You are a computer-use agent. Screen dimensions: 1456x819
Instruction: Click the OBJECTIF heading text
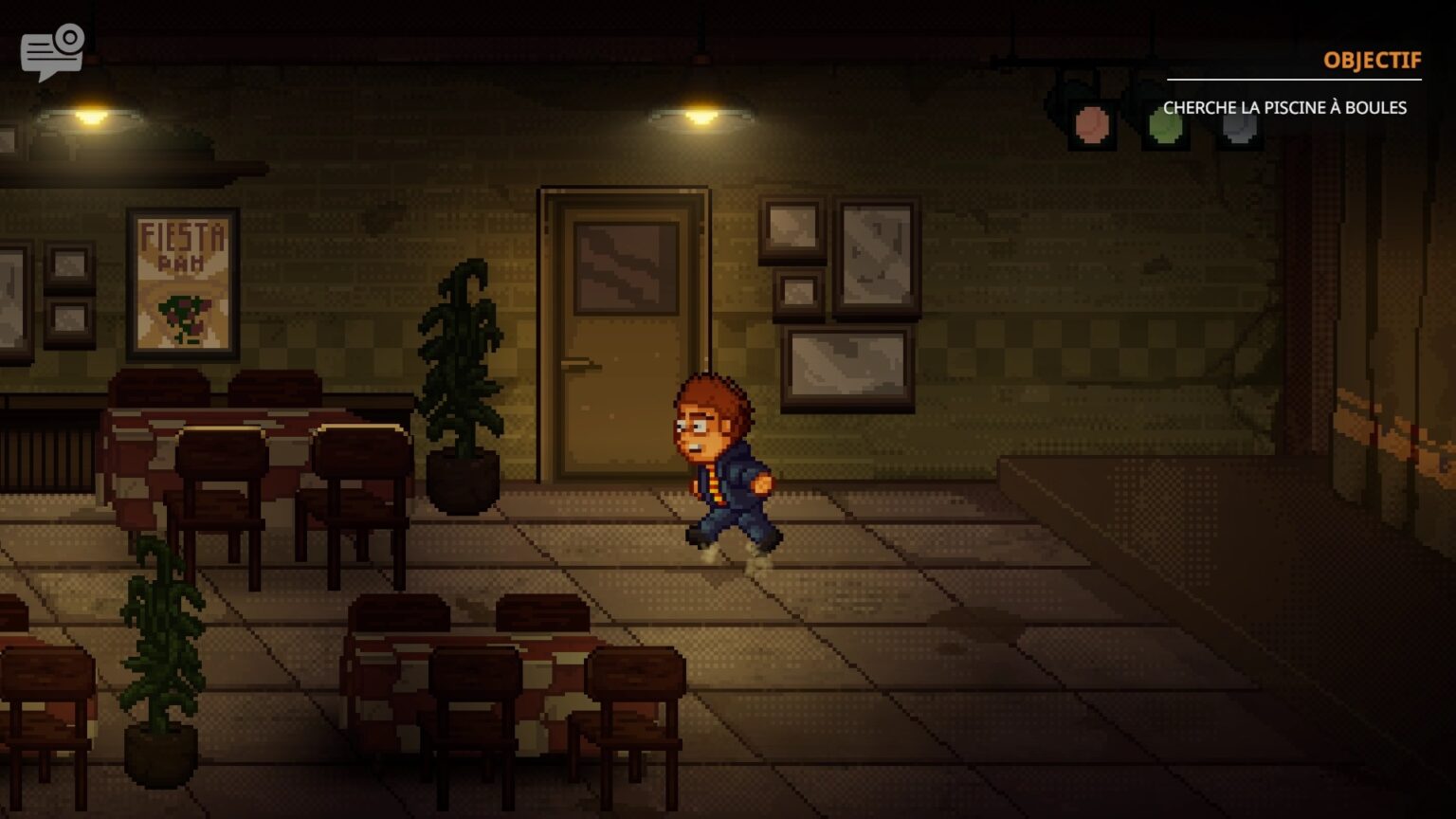(1371, 60)
